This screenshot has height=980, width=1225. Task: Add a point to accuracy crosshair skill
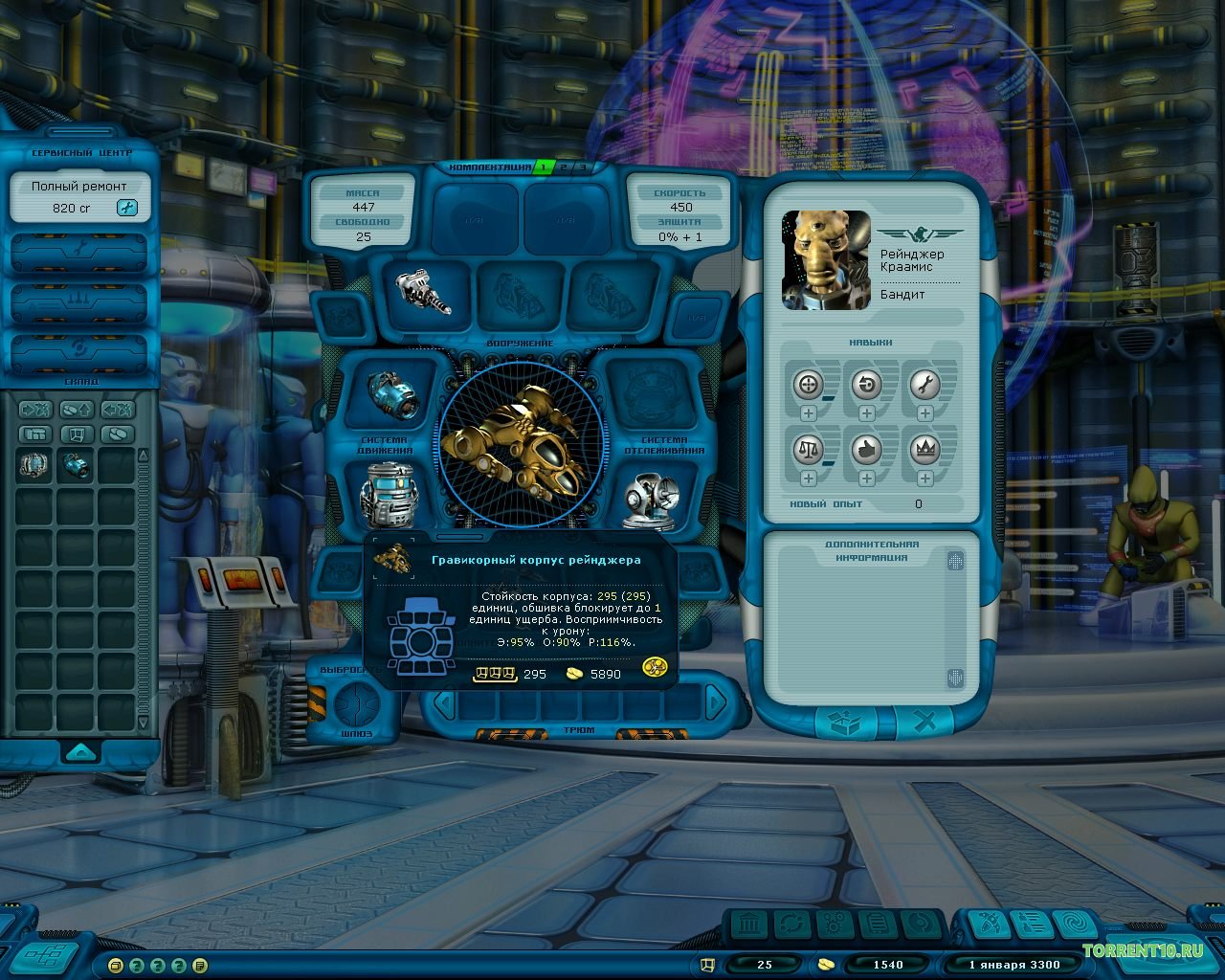[809, 413]
